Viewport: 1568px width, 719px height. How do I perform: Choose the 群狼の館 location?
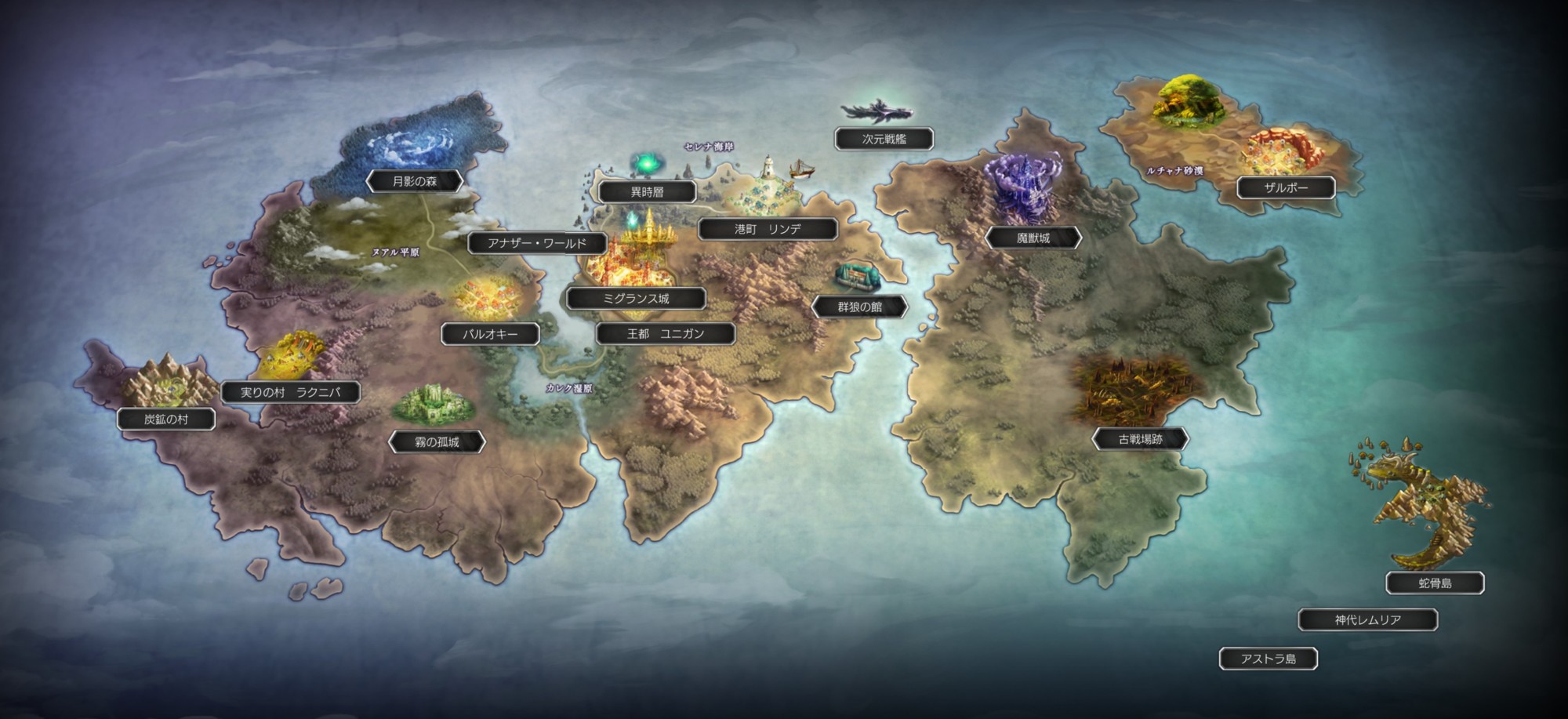tap(859, 307)
